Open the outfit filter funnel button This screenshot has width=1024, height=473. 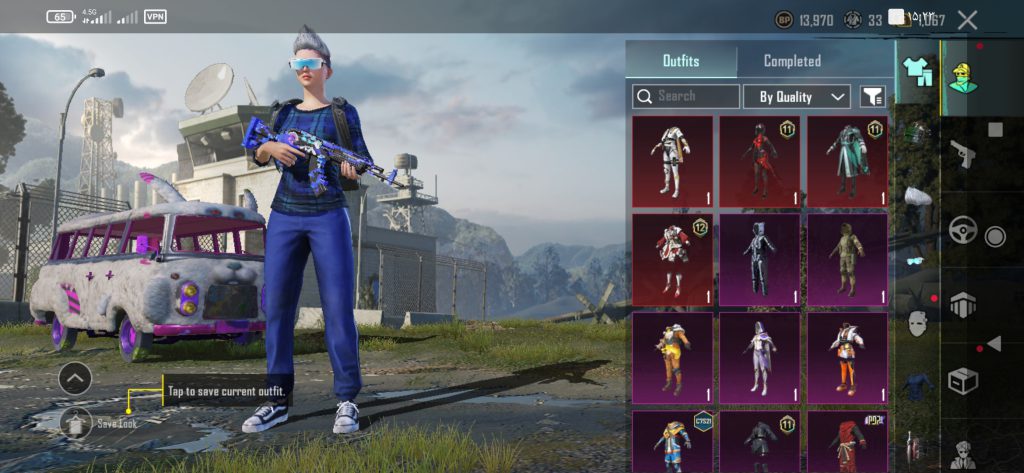[873, 97]
